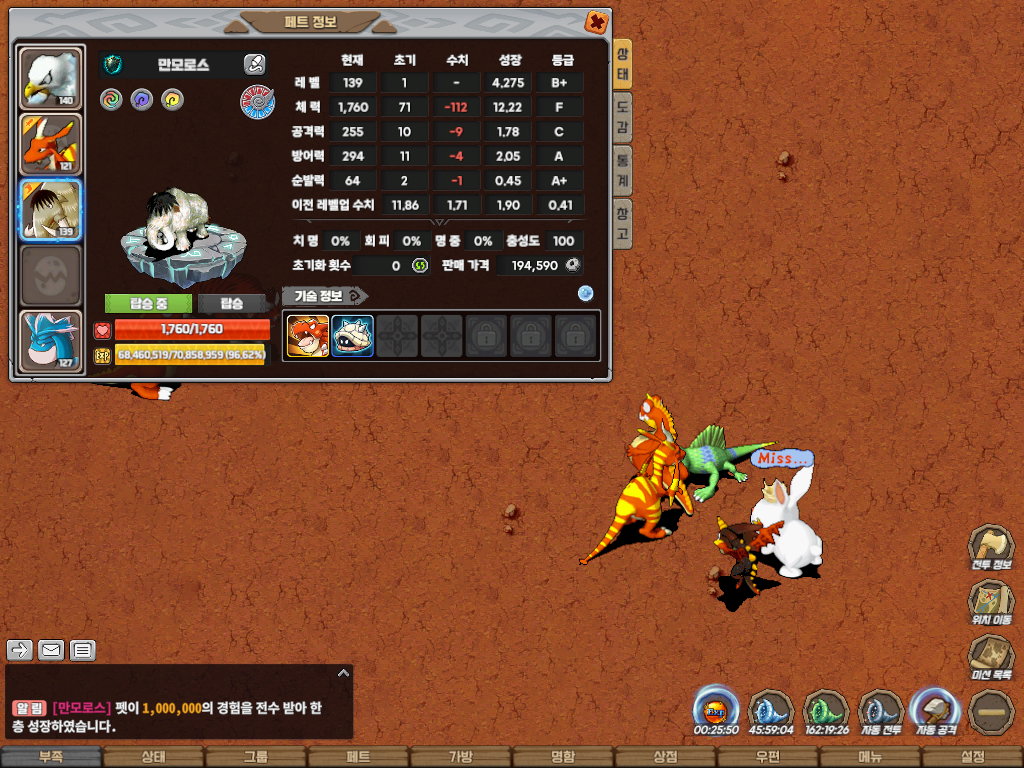Select the red dinosaur skill icon
1024x768 pixels.
pos(308,336)
